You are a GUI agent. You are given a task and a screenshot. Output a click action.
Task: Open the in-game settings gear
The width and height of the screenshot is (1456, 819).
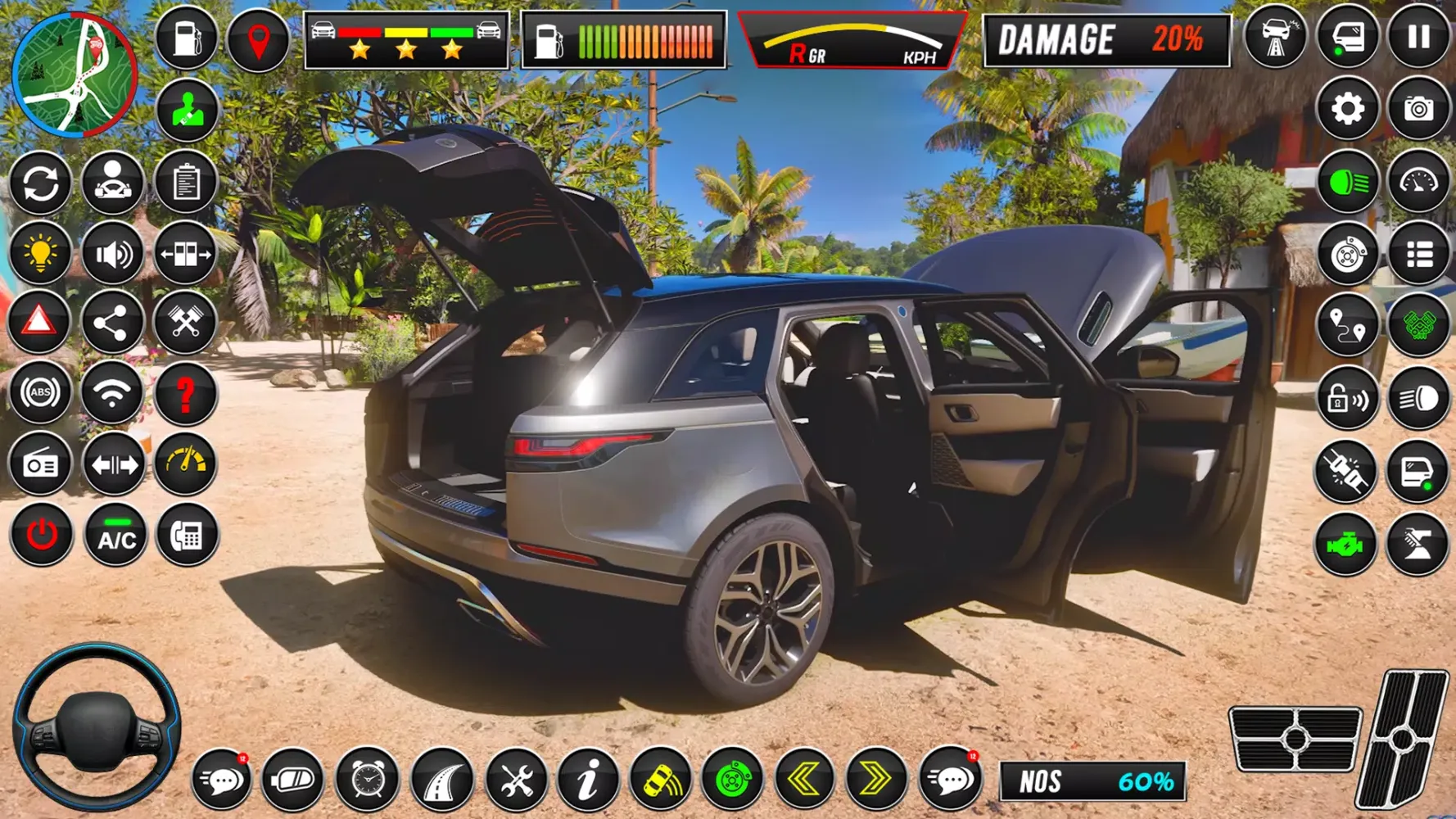(1346, 106)
